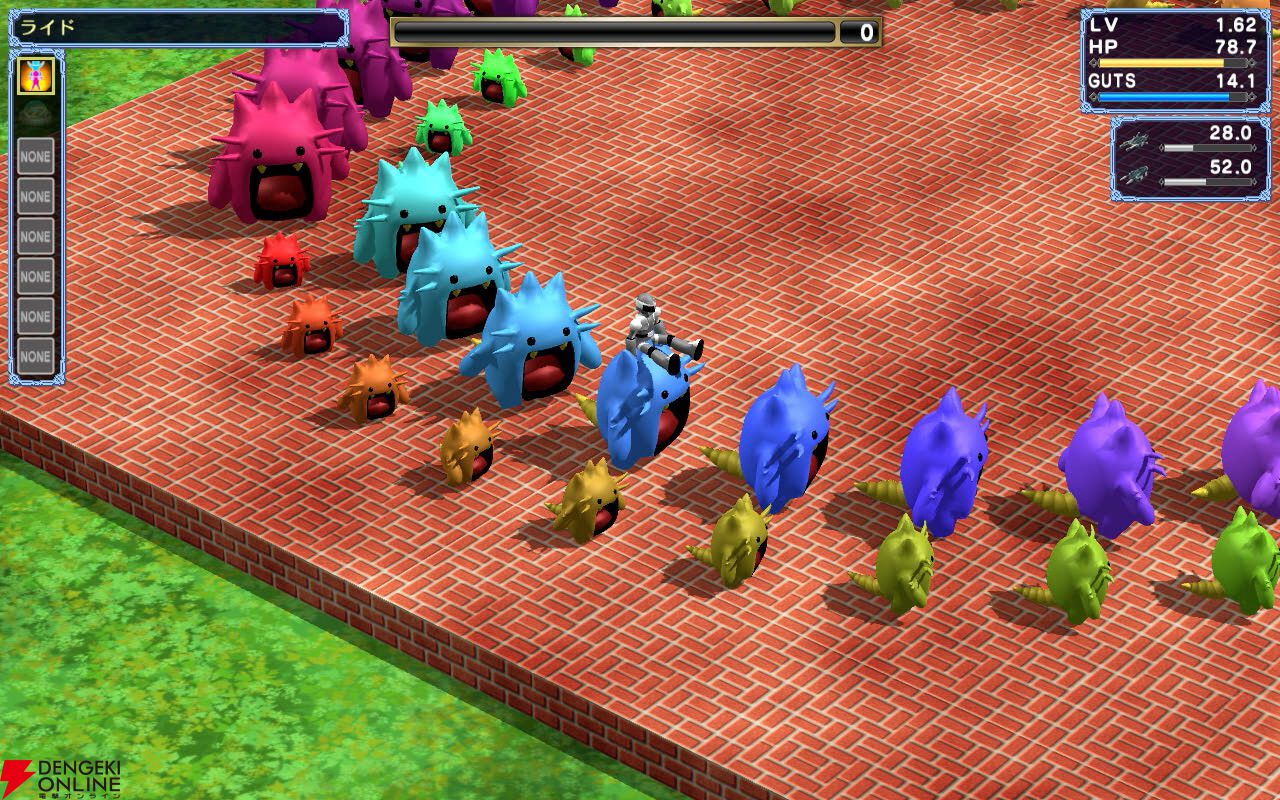1280x800 pixels.
Task: Click the third NONE equipment slot
Action: (35, 236)
